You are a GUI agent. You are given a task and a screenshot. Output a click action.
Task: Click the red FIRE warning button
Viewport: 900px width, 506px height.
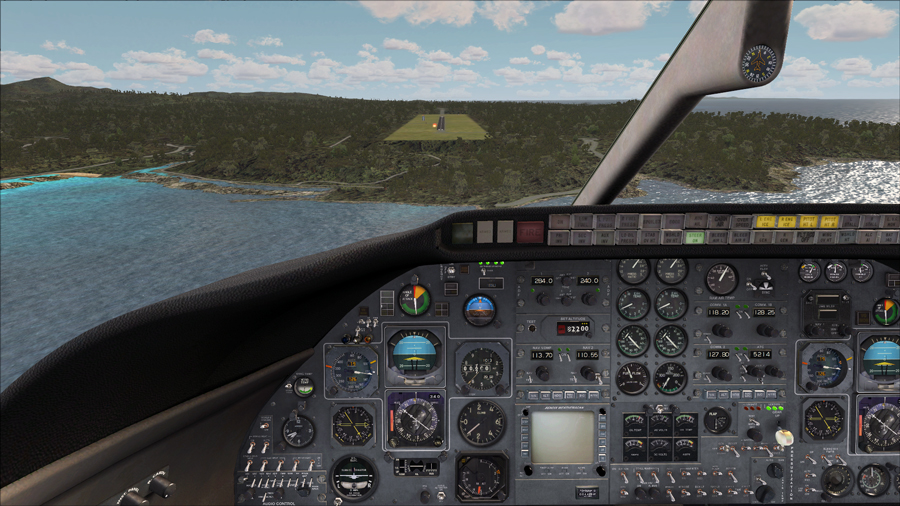tap(530, 232)
